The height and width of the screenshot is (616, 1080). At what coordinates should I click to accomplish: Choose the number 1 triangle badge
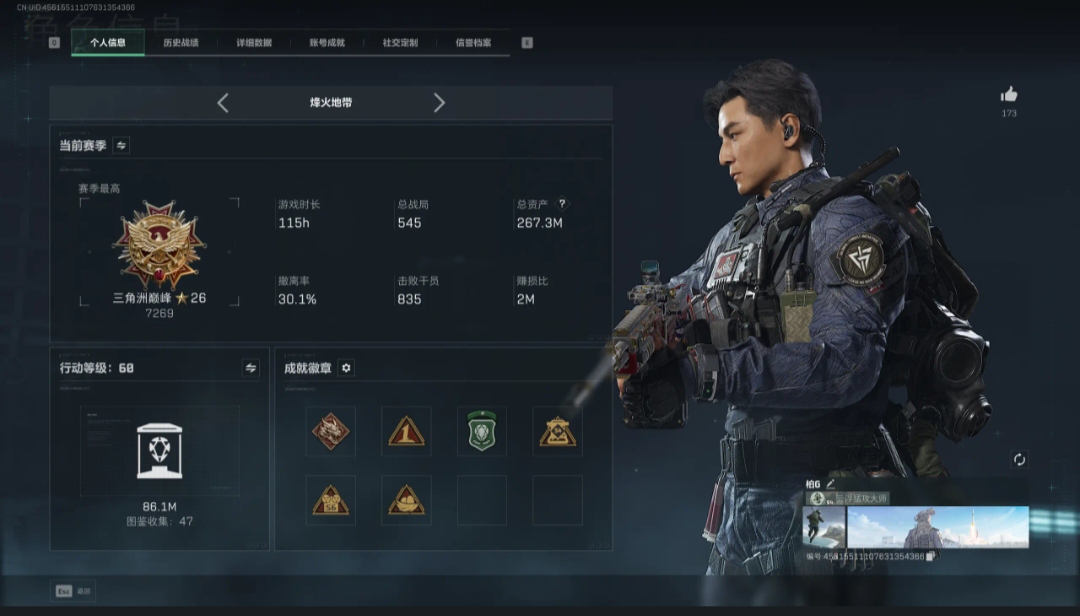click(406, 431)
